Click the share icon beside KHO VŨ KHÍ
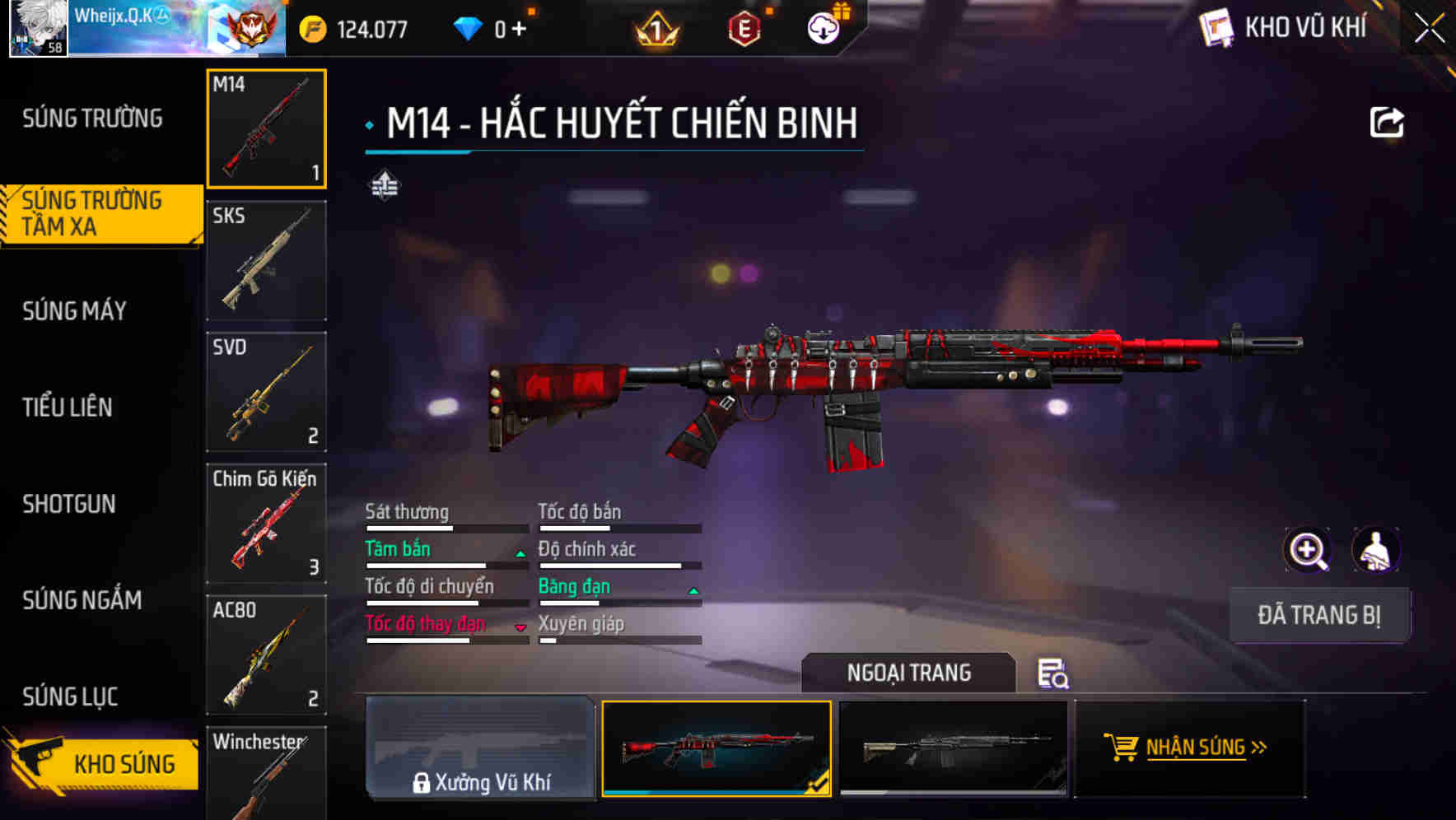The width and height of the screenshot is (1456, 820). click(1388, 122)
